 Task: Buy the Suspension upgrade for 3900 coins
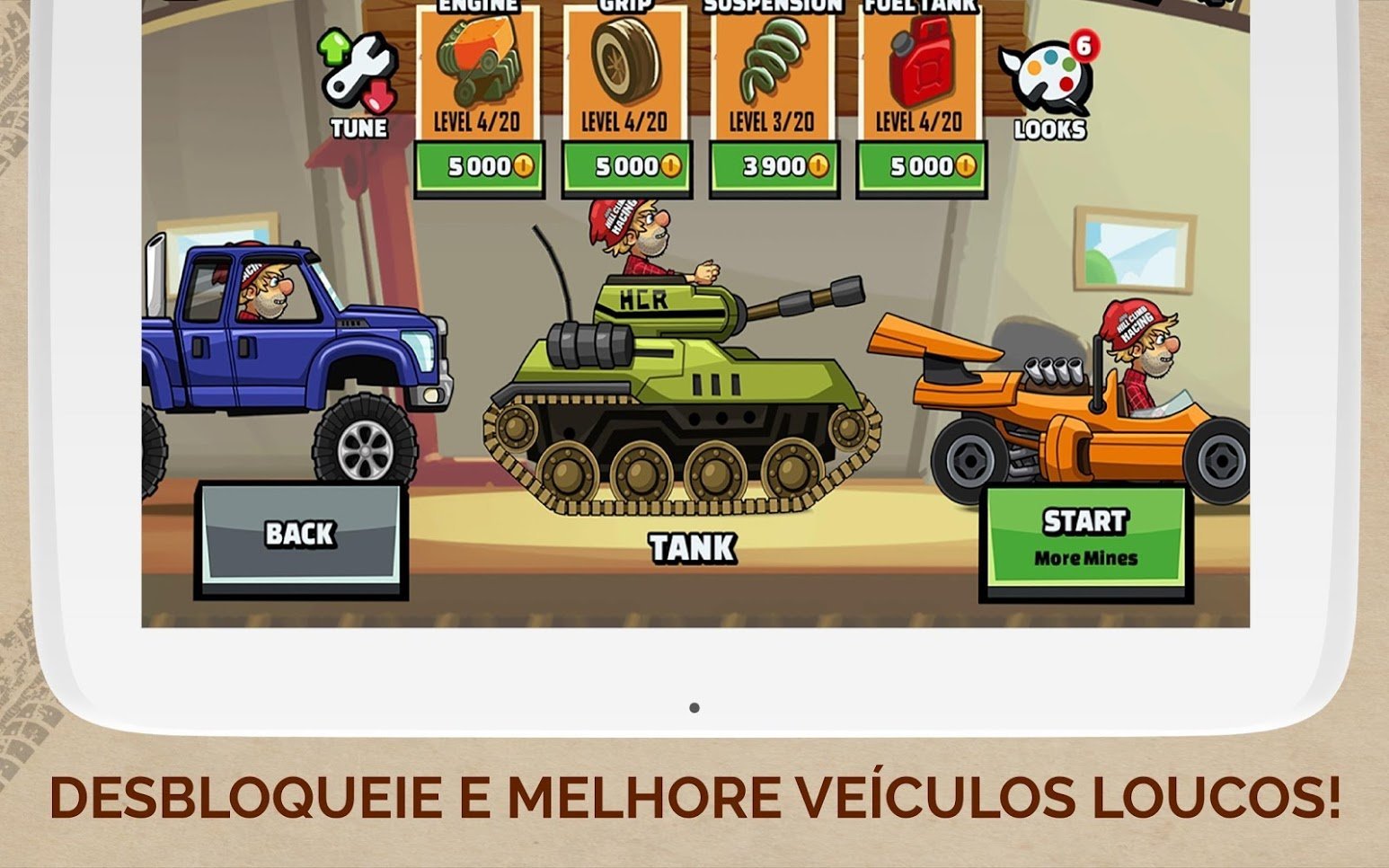point(773,165)
